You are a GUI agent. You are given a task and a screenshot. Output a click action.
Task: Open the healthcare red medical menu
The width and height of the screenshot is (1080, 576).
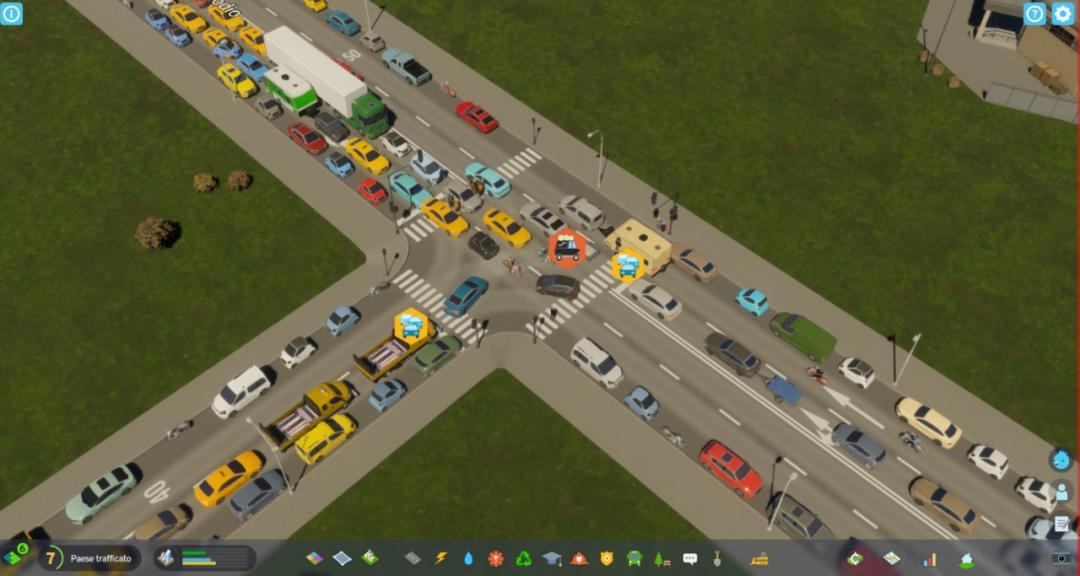point(496,558)
